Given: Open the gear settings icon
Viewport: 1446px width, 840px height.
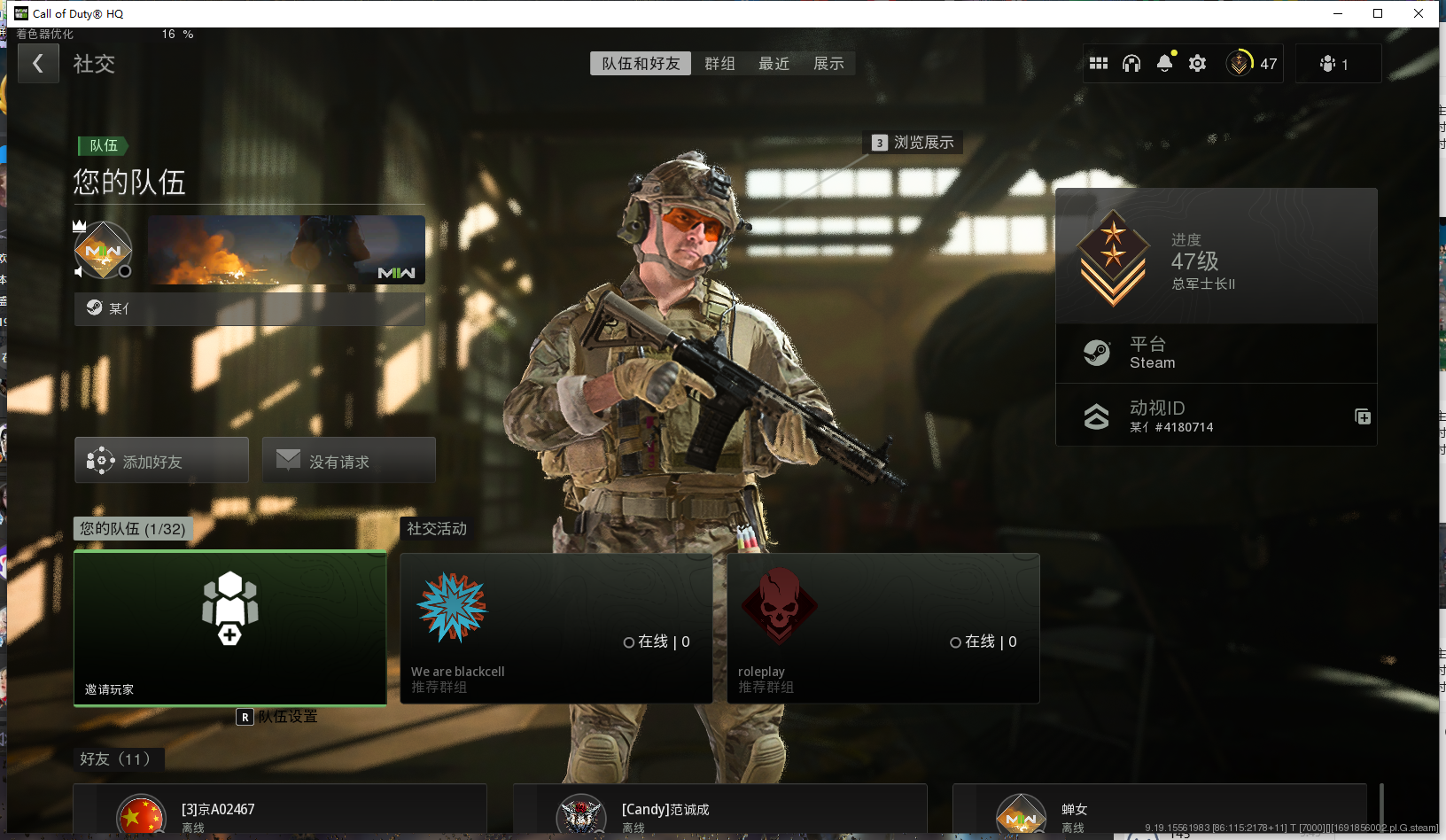Looking at the screenshot, I should point(1197,64).
